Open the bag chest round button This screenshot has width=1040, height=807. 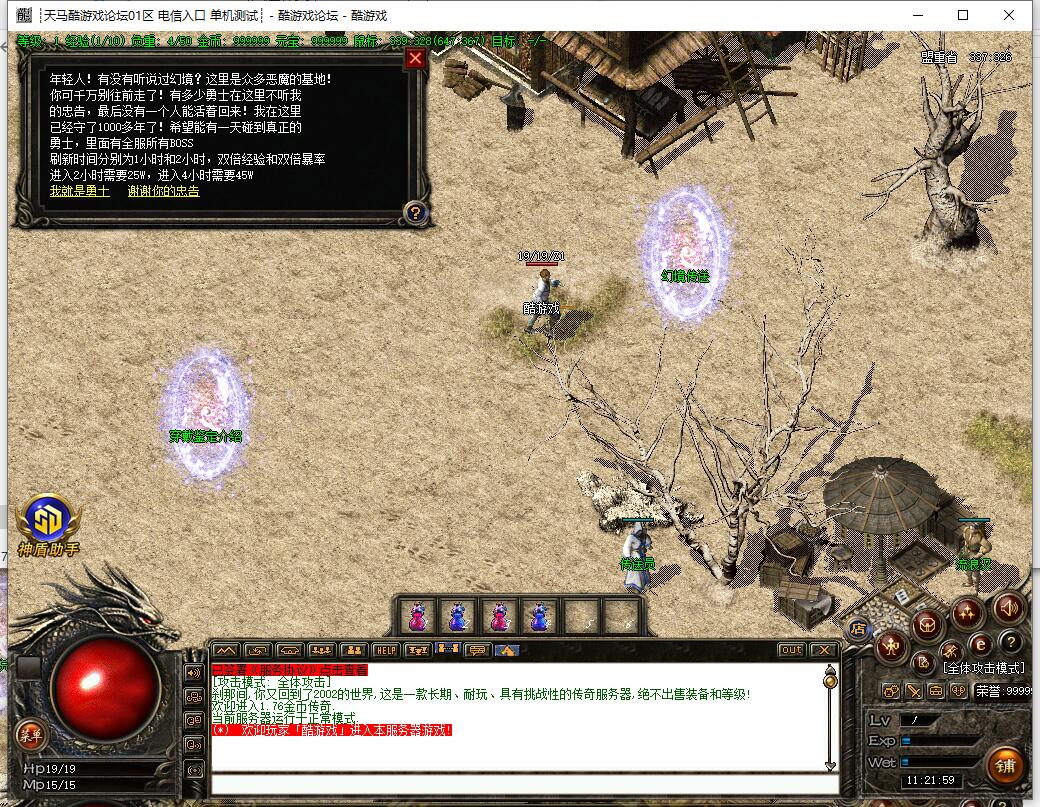pos(928,626)
